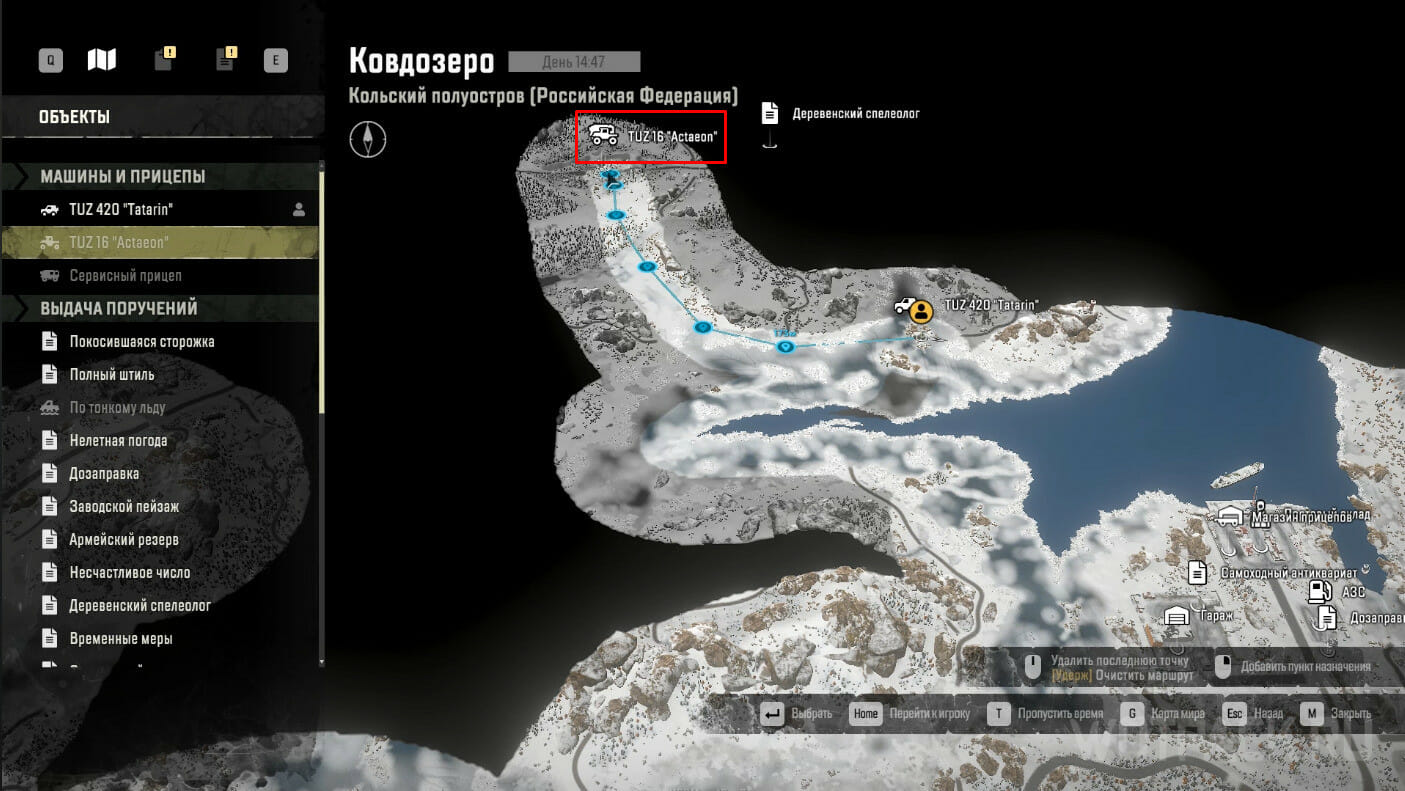
Task: Select TUZ 420 "Tatarin" in the vehicle list
Action: 119,209
